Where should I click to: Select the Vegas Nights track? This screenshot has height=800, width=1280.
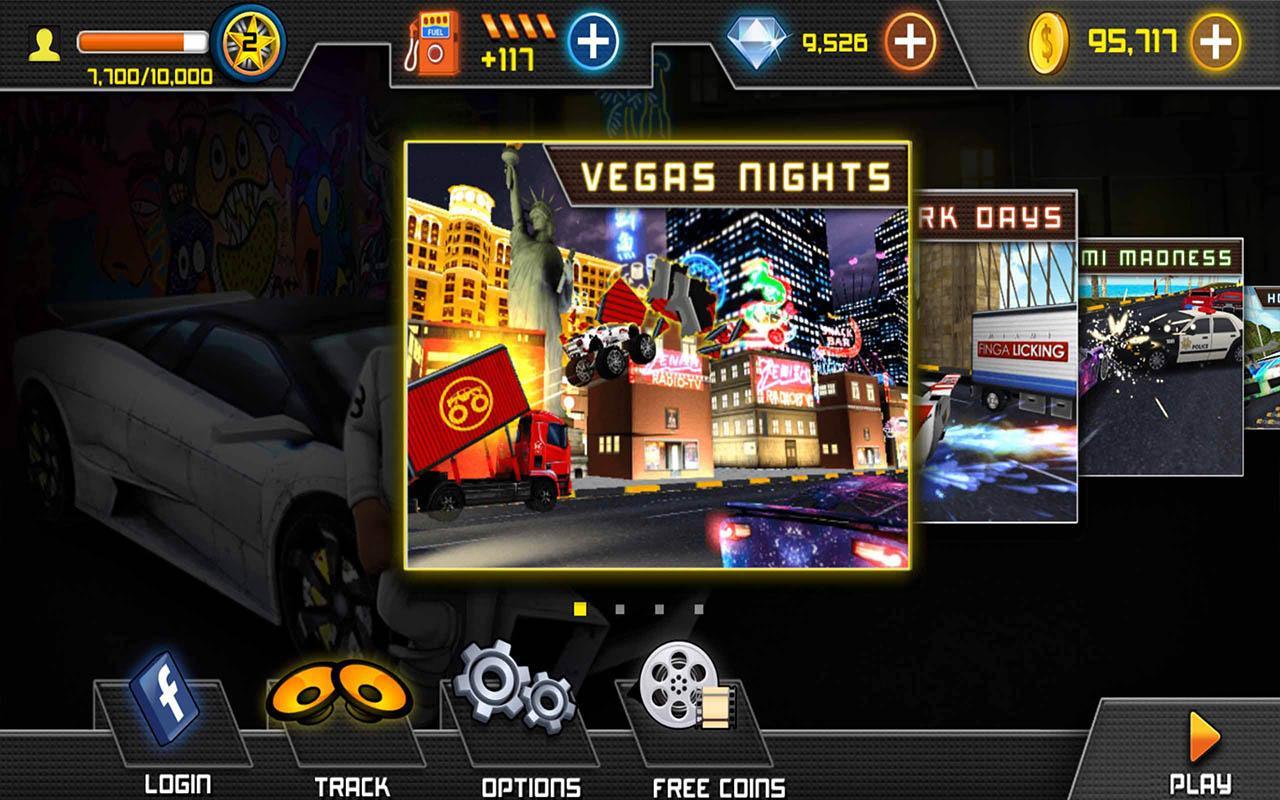coord(657,355)
